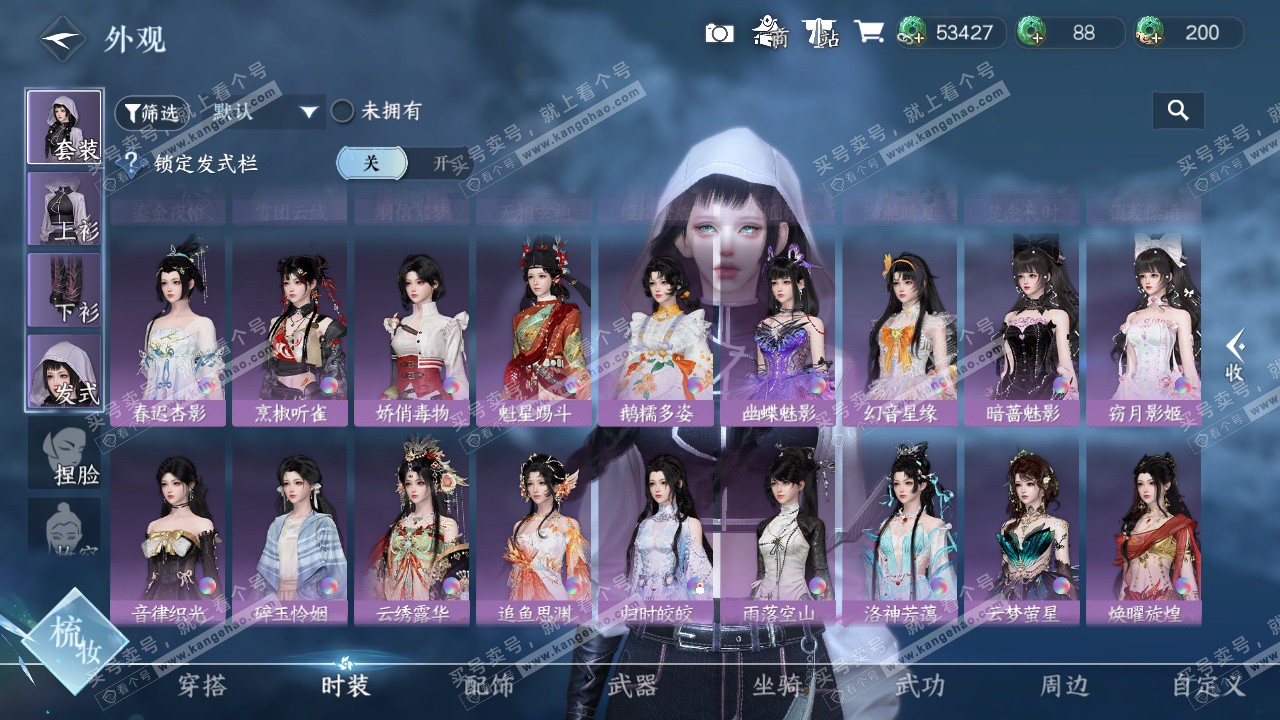This screenshot has height=720, width=1280.
Task: Select the 窃月影姬 outfit
Action: [x=1144, y=330]
